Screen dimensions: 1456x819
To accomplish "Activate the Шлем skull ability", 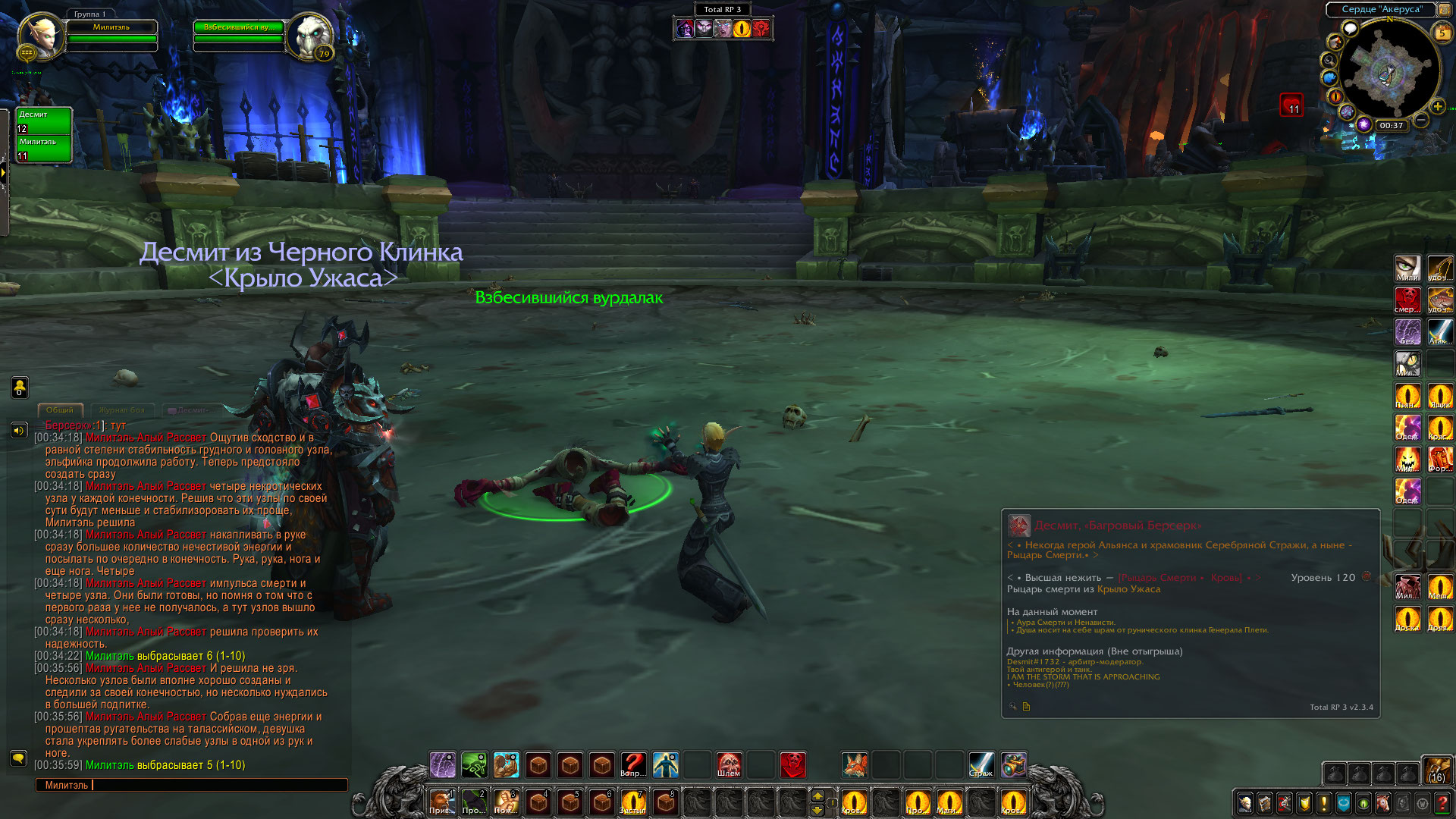I will 729,764.
